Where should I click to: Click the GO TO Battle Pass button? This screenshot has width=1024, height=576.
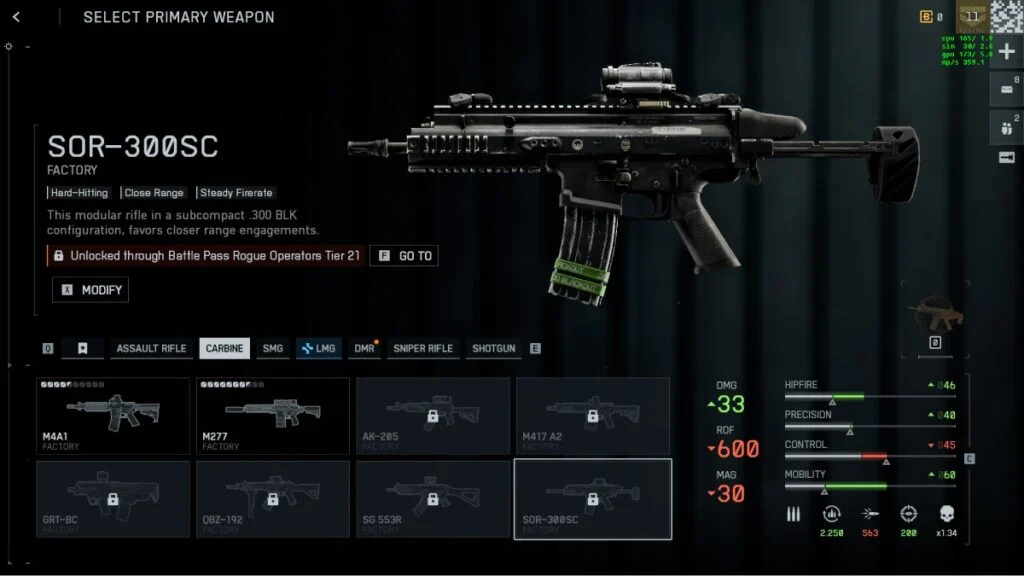pyautogui.click(x=404, y=256)
